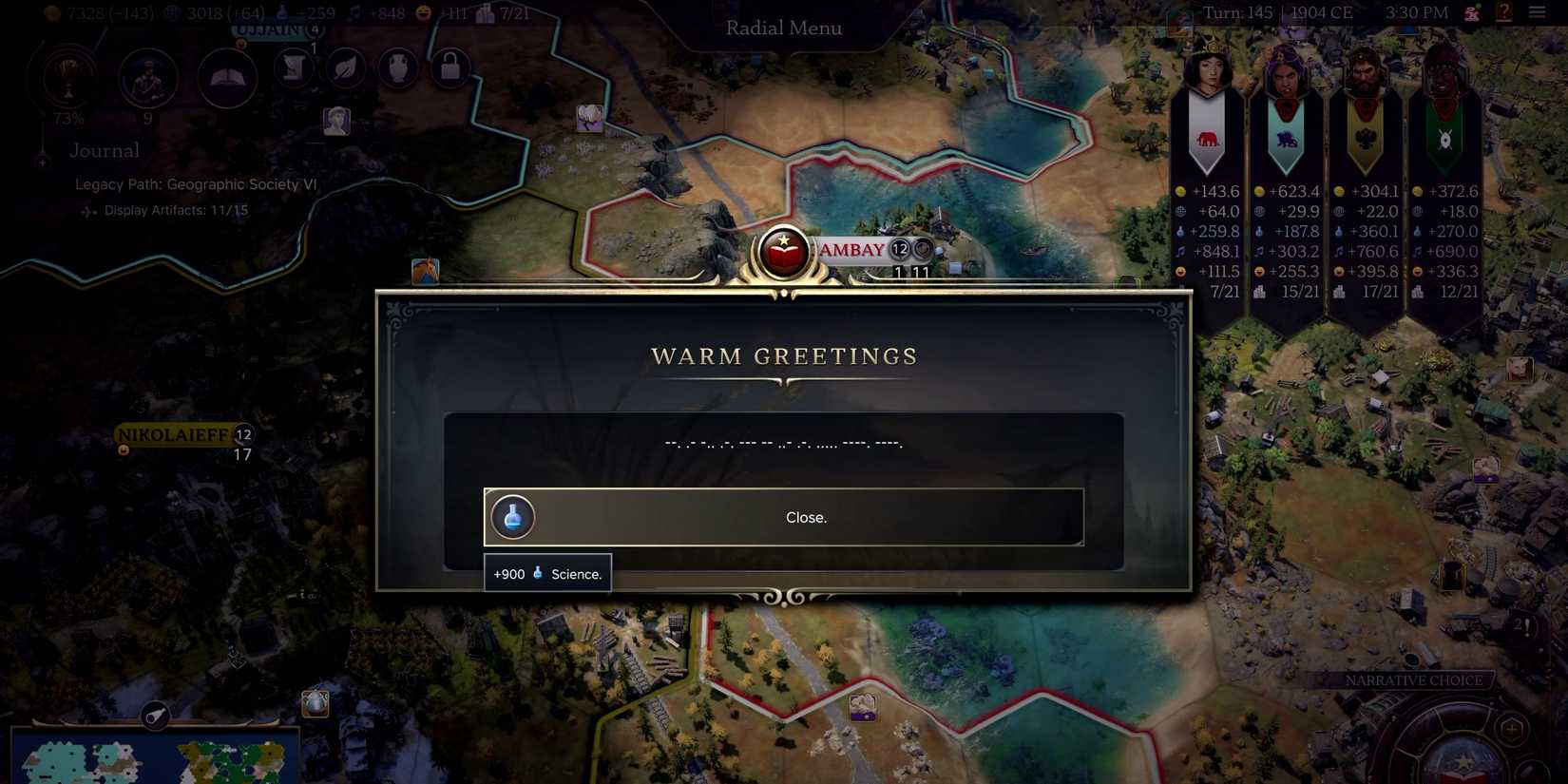Click the open book icon in the Journal panel

(225, 78)
